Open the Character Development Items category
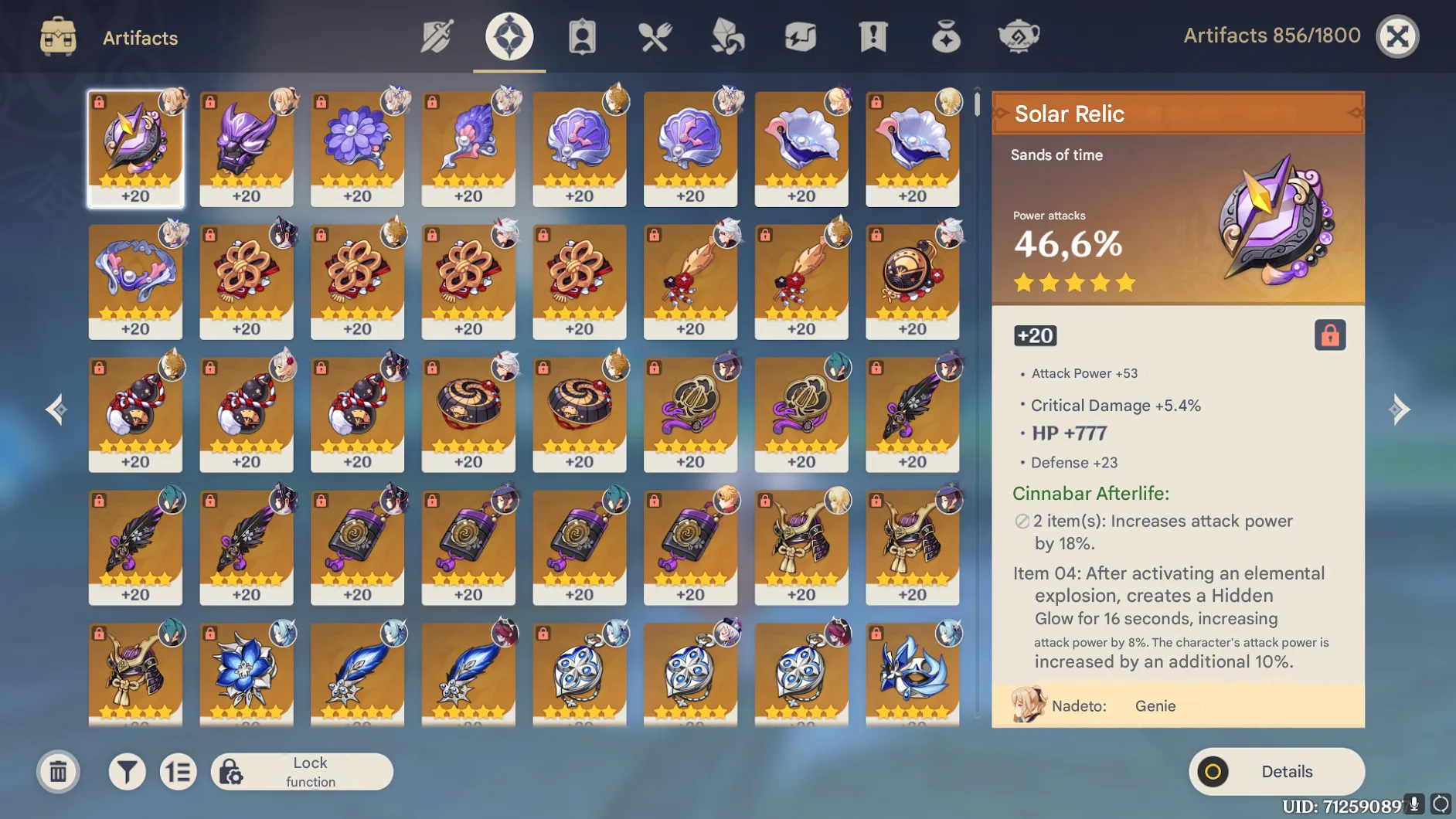The image size is (1456, 819). pos(582,36)
